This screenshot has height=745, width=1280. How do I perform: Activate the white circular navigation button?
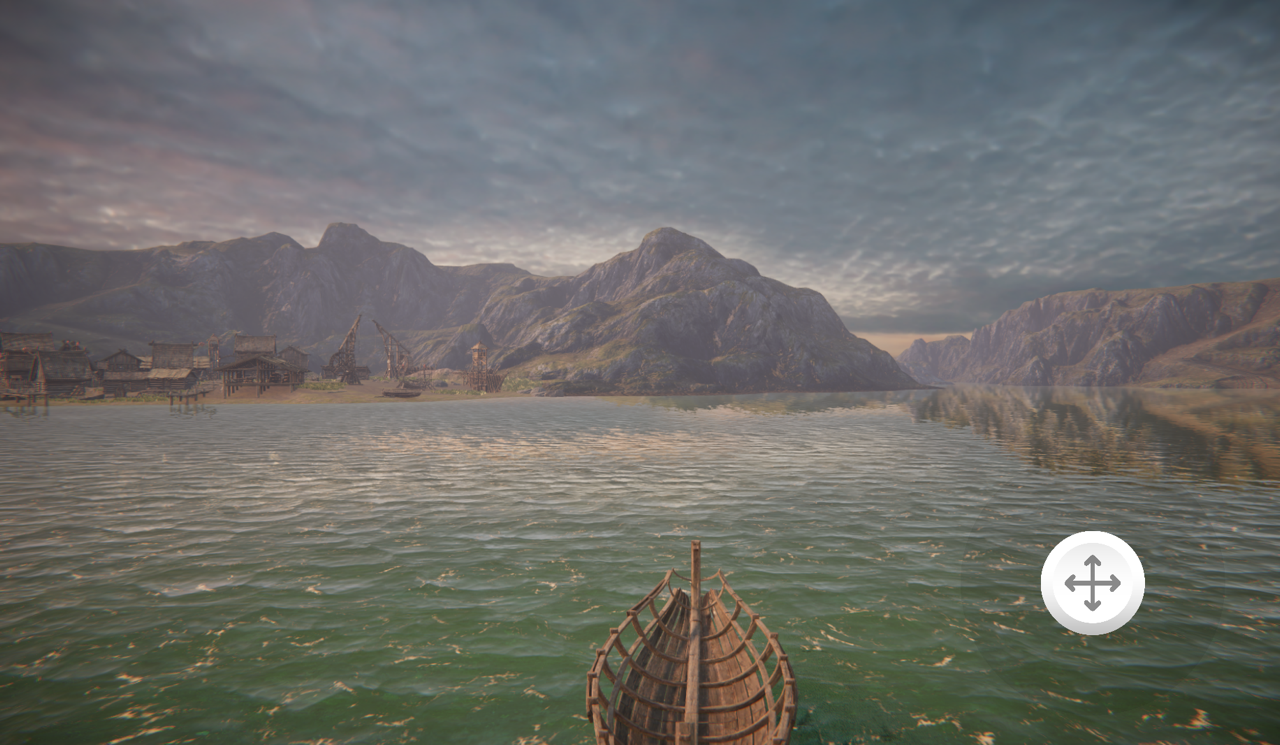1093,582
